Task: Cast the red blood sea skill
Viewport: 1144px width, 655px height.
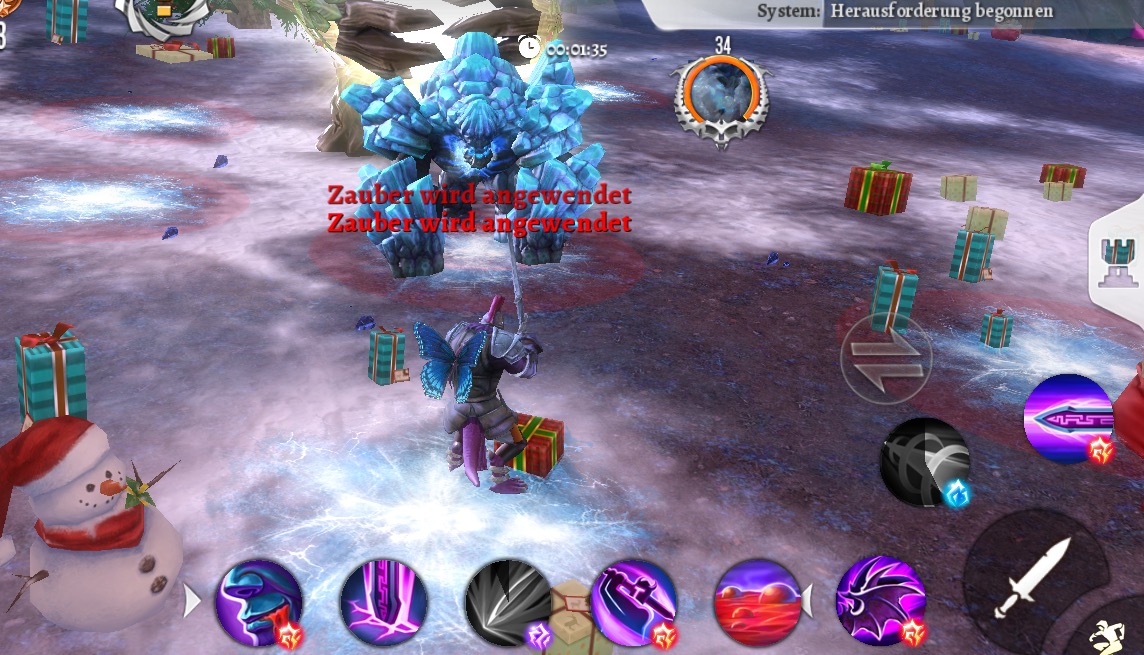Action: coord(757,603)
